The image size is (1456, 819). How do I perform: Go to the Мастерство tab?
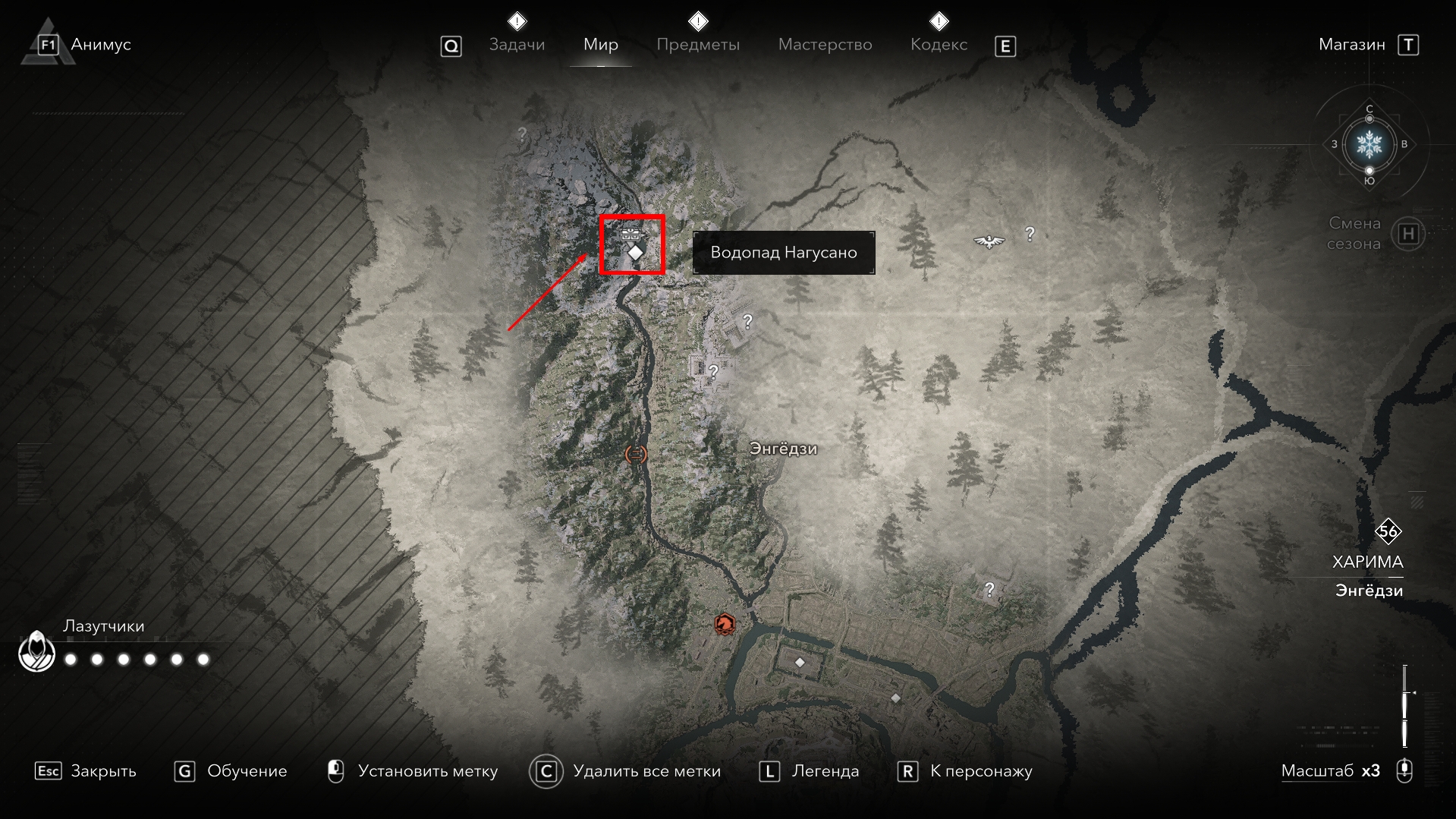click(825, 45)
